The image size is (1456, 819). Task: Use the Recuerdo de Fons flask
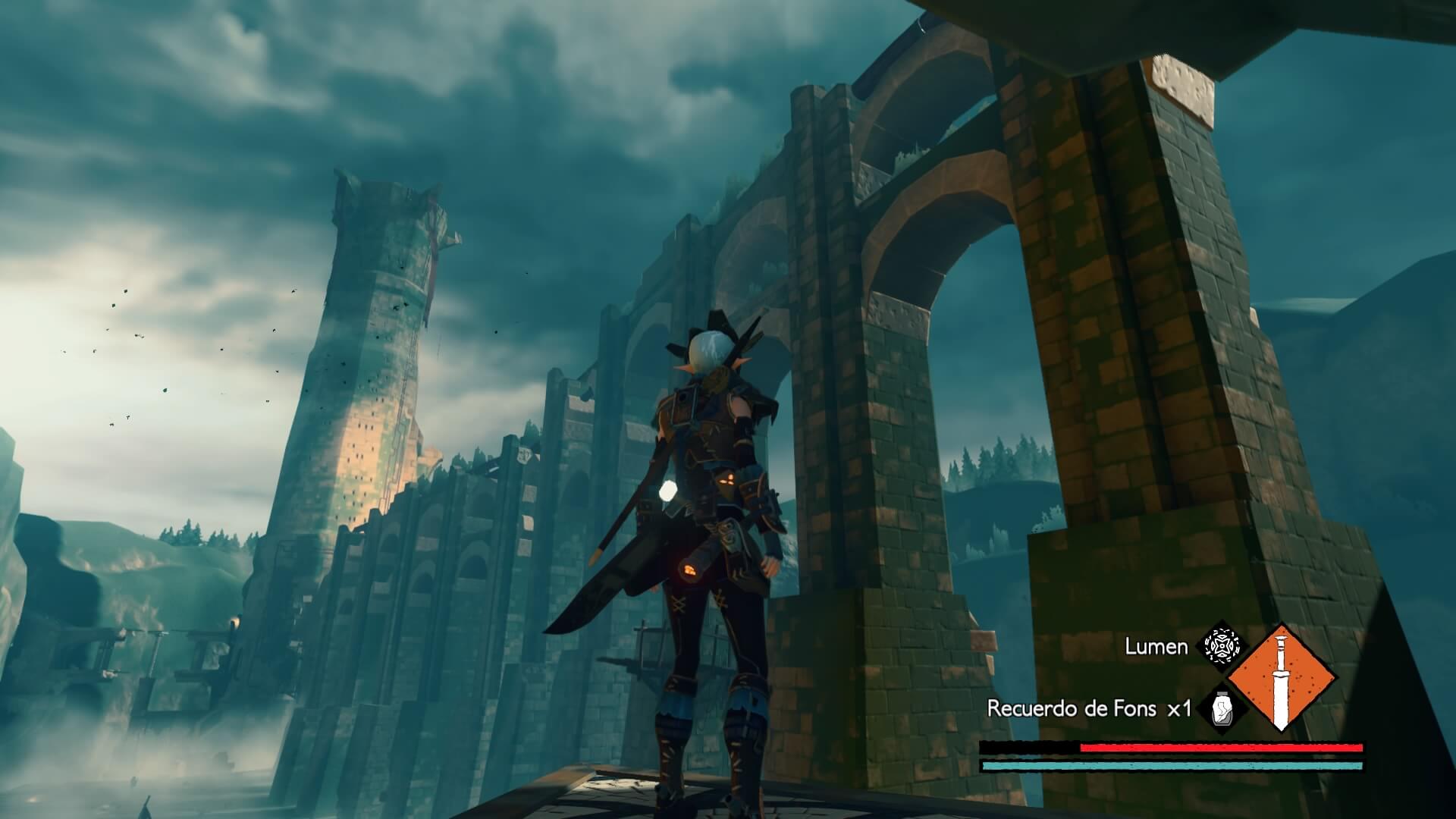[1221, 709]
